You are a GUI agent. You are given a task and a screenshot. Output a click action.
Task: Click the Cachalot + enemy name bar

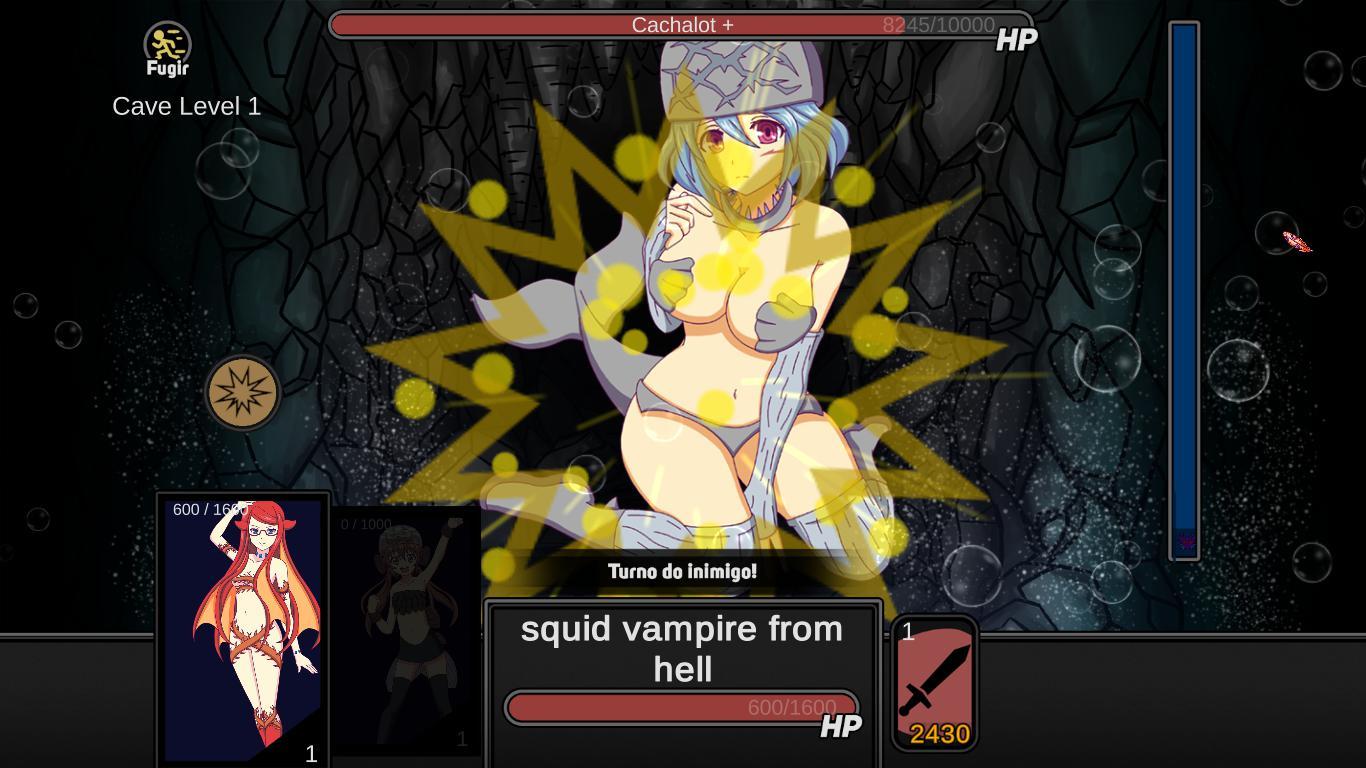[683, 25]
